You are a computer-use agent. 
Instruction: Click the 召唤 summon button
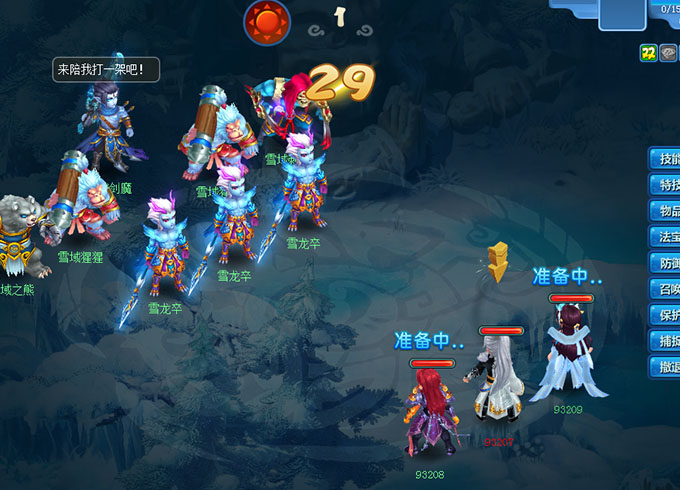click(x=666, y=289)
